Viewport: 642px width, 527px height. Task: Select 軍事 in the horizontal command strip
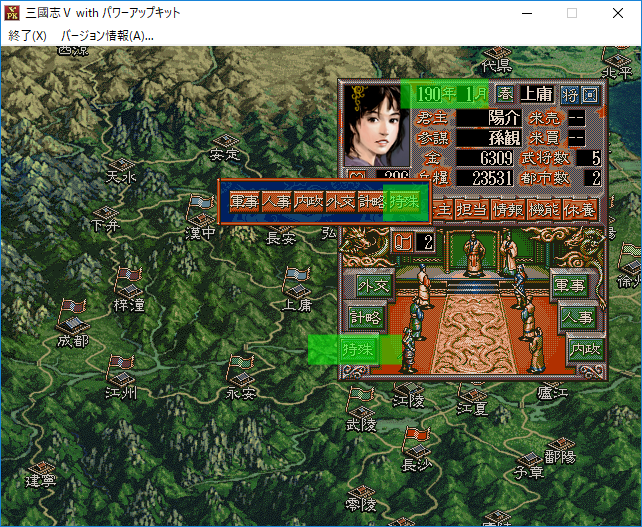244,202
